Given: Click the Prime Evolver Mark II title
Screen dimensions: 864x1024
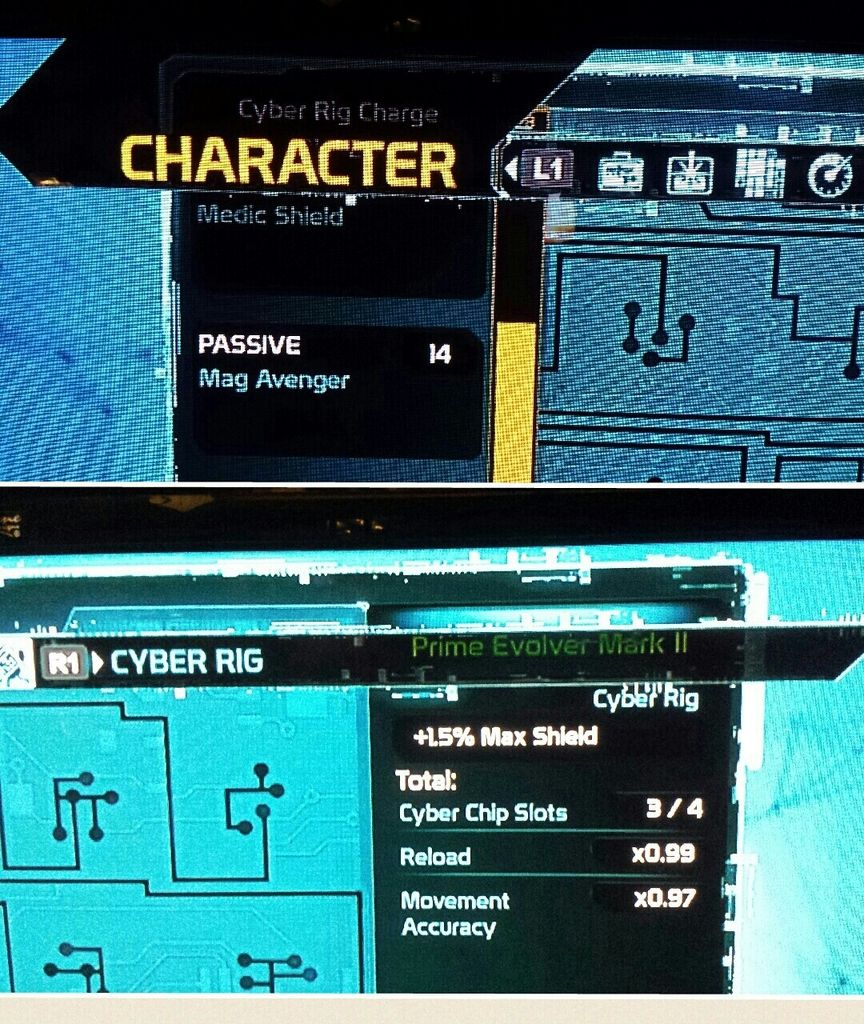Looking at the screenshot, I should [x=550, y=646].
